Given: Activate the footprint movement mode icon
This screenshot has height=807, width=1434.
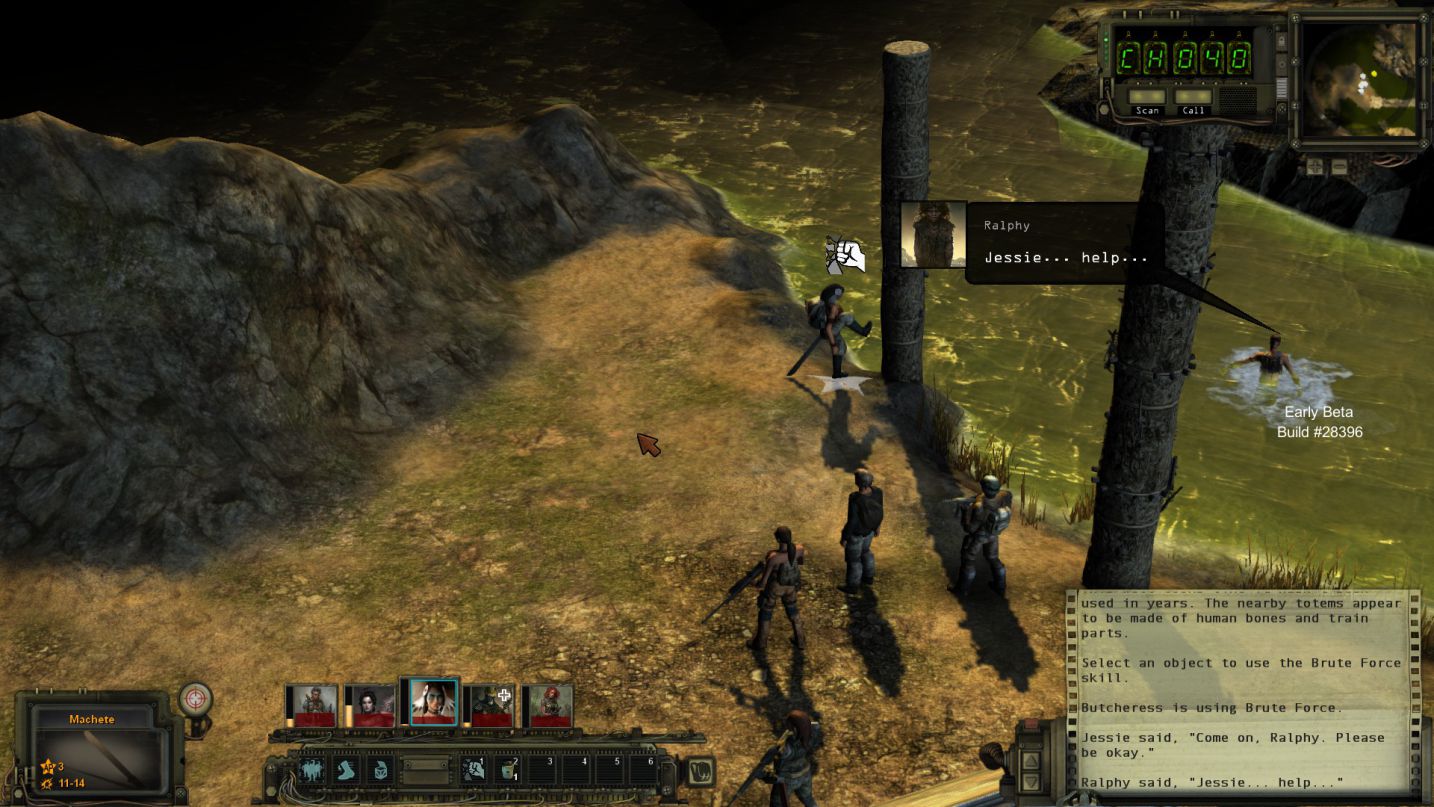Looking at the screenshot, I should [346, 769].
